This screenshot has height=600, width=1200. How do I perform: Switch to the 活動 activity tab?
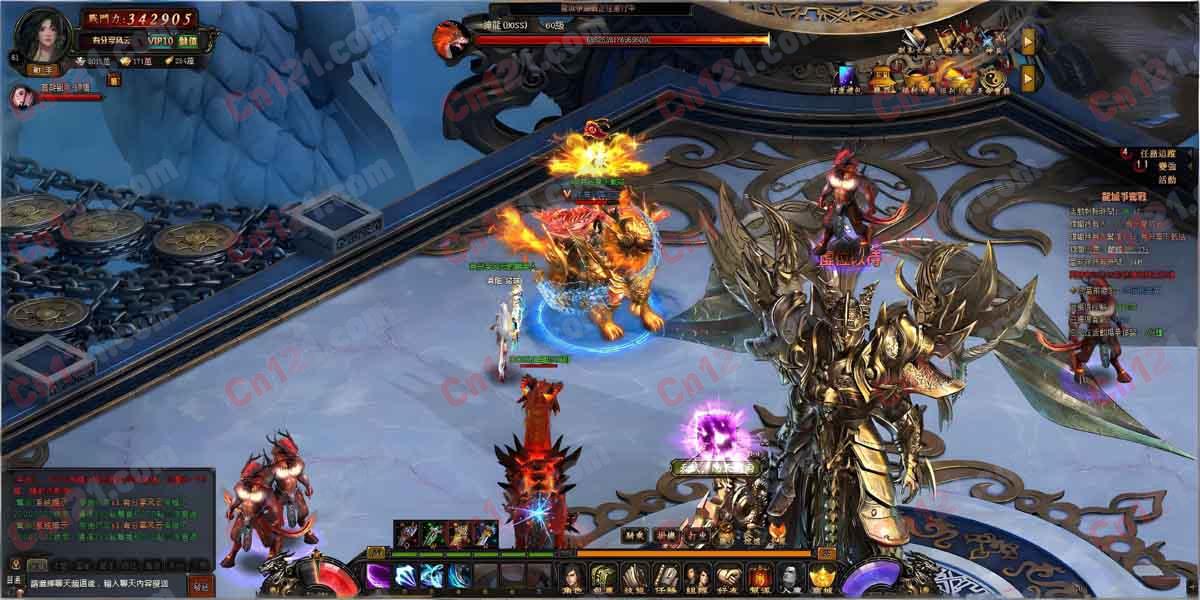[1166, 181]
